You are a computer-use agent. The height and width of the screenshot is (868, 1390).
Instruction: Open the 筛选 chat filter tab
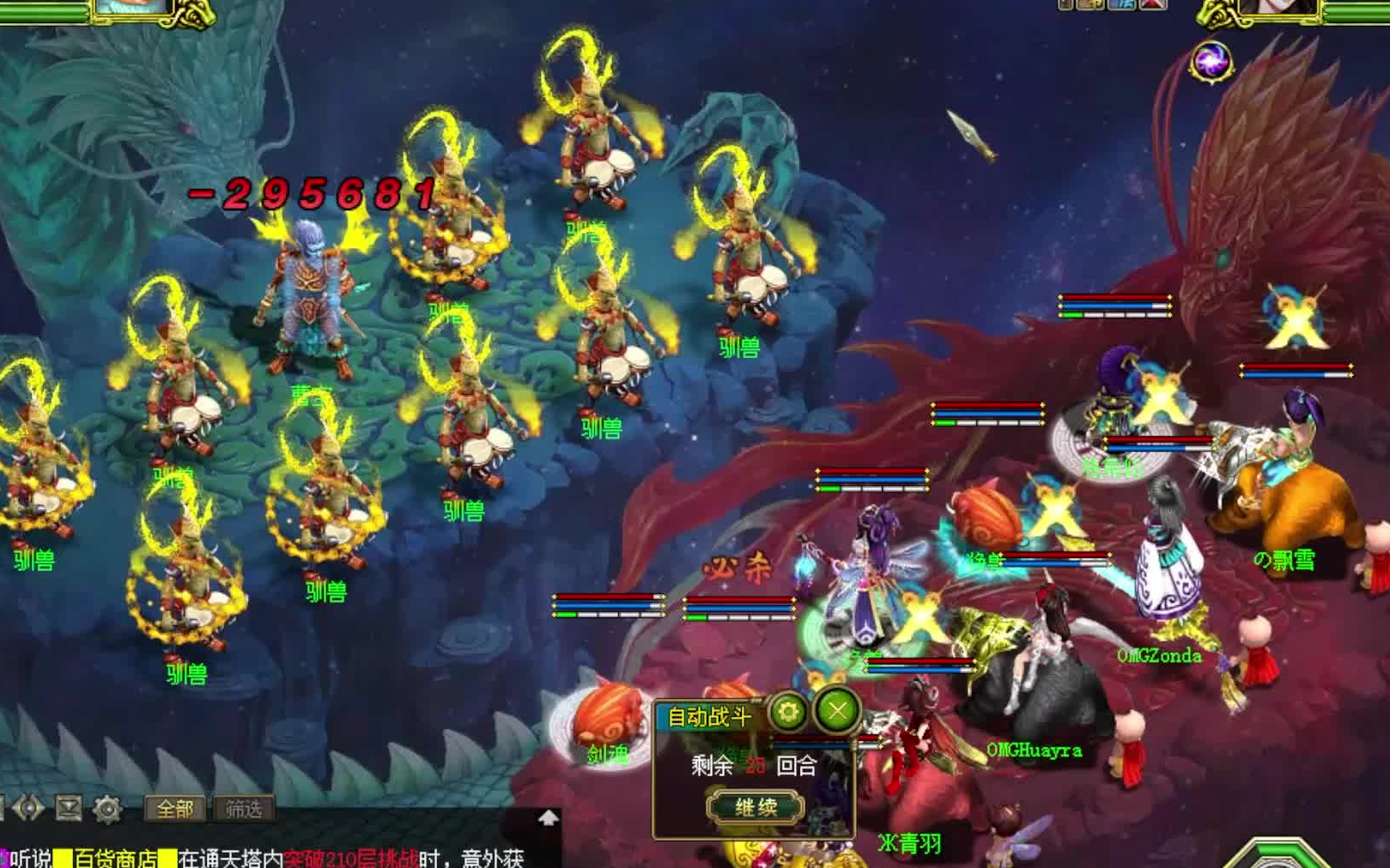click(244, 808)
